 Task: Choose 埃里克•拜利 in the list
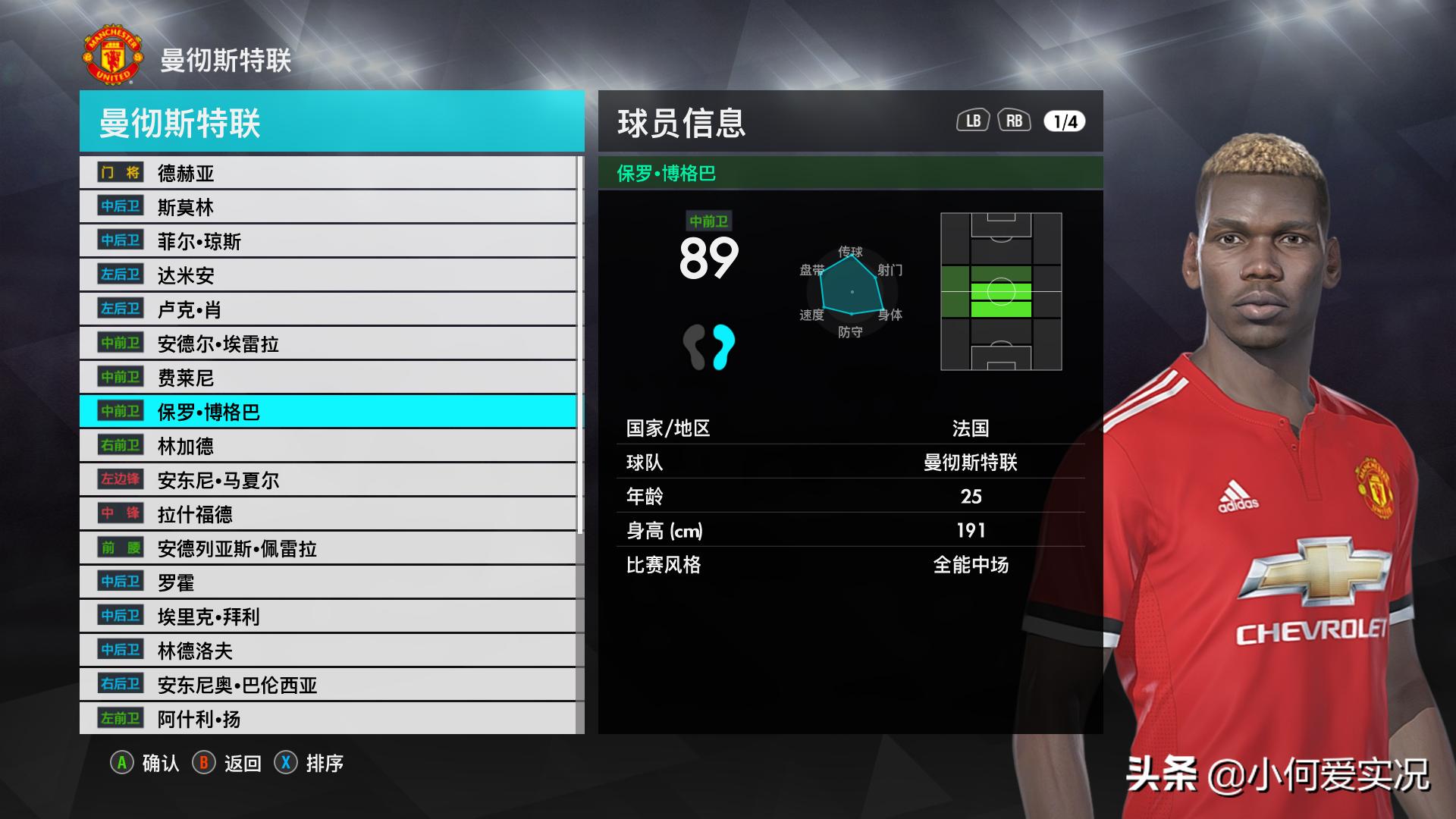(328, 617)
